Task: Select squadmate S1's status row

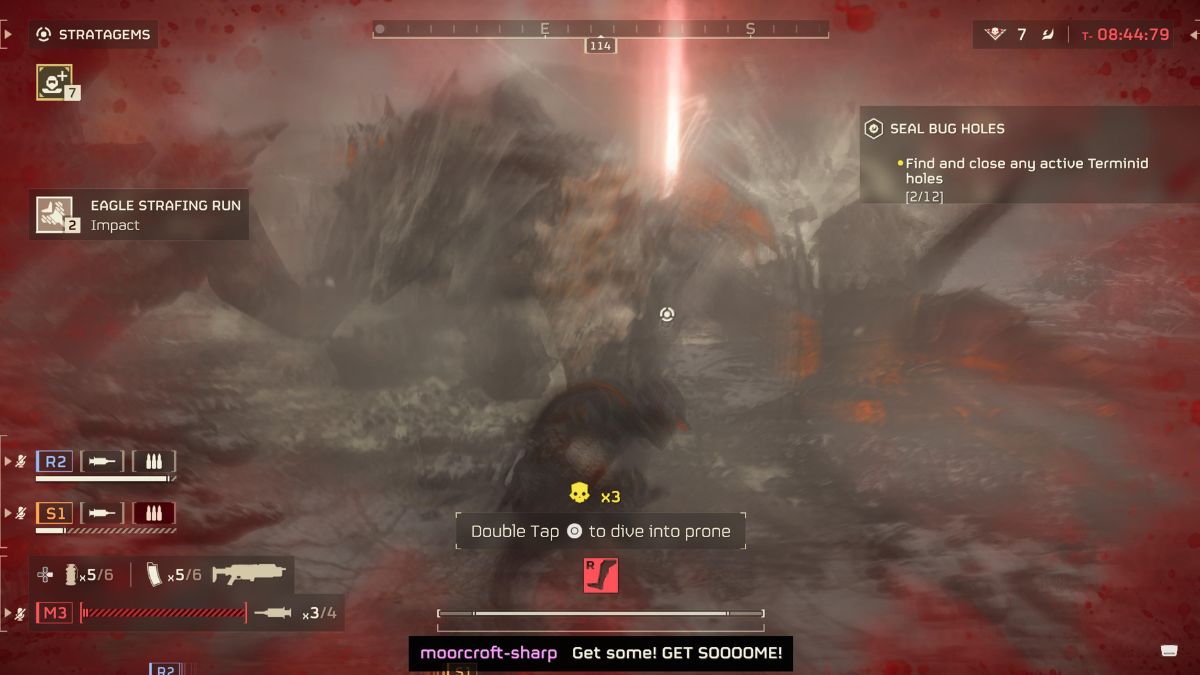Action: (x=105, y=514)
